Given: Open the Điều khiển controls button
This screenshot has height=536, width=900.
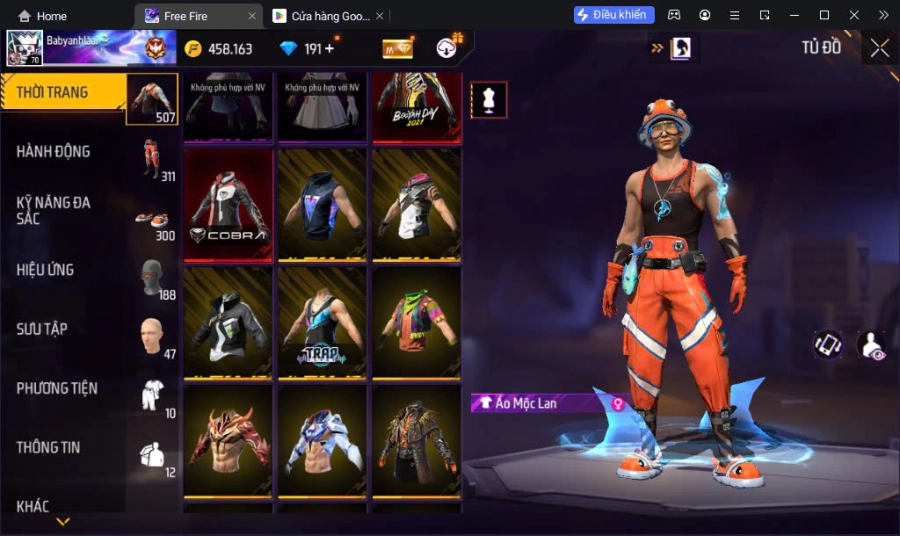Looking at the screenshot, I should coord(614,15).
